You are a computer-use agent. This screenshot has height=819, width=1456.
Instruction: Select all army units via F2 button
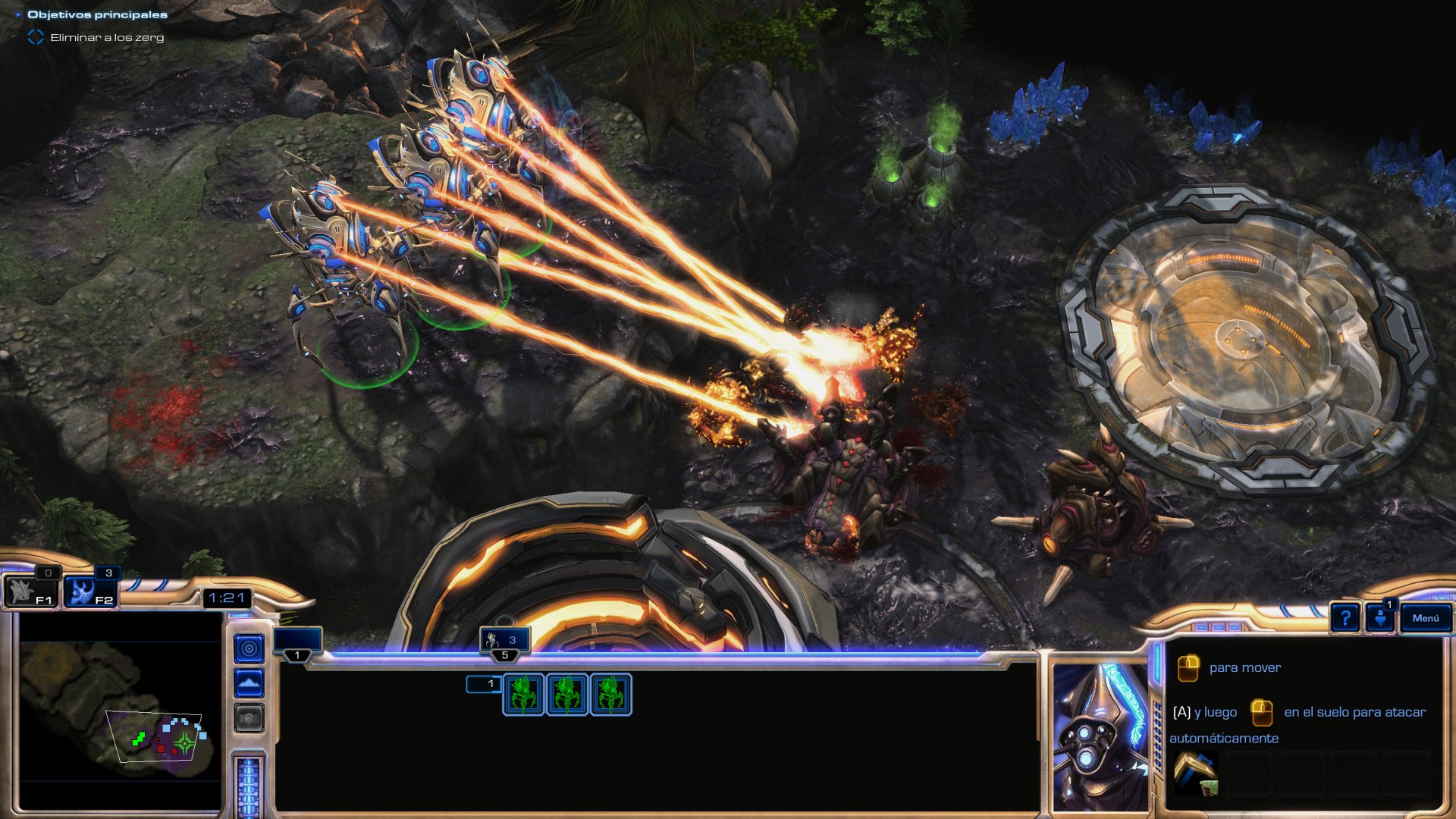click(89, 591)
